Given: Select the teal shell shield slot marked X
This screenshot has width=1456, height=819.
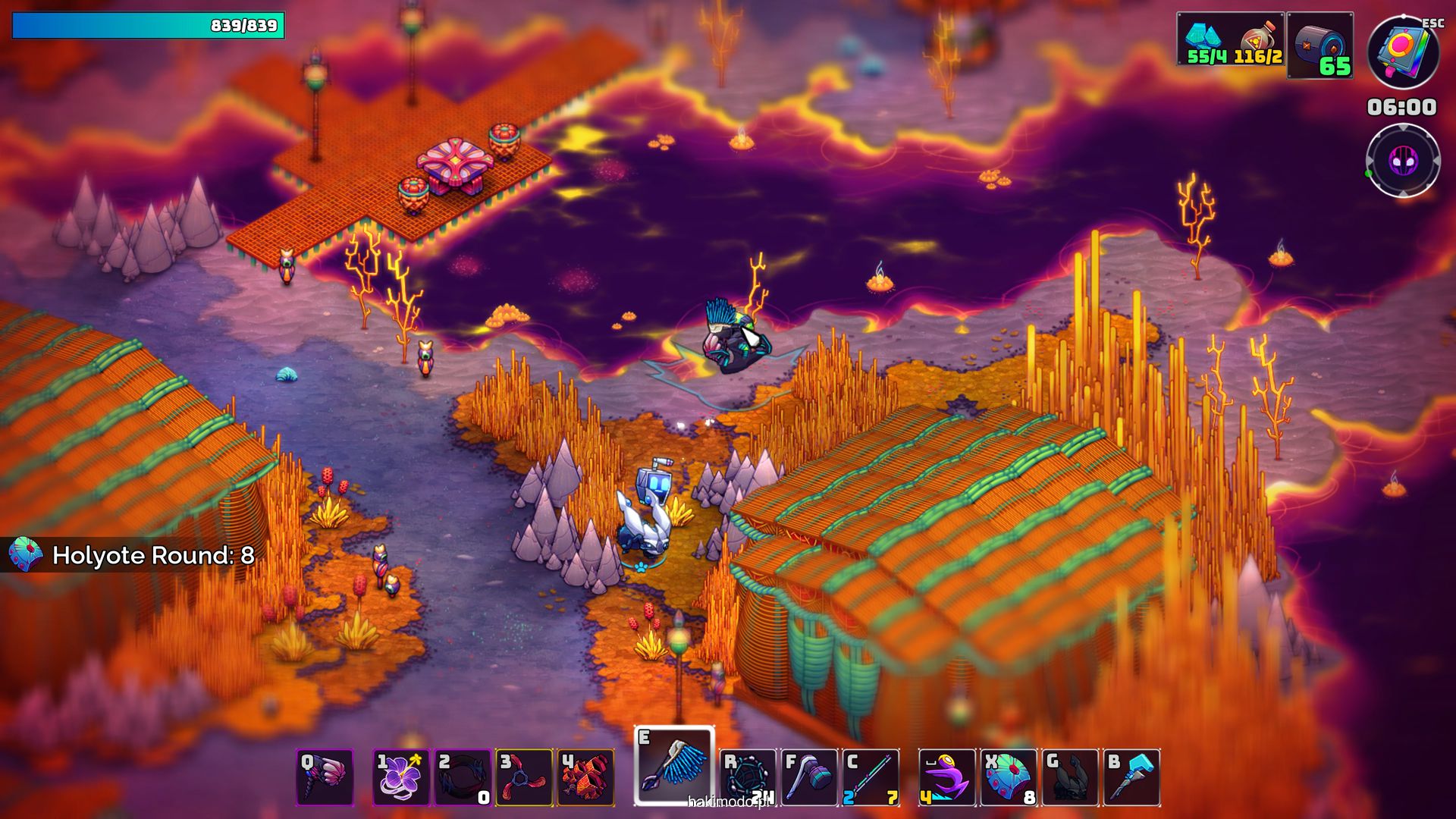Looking at the screenshot, I should pyautogui.click(x=1009, y=777).
